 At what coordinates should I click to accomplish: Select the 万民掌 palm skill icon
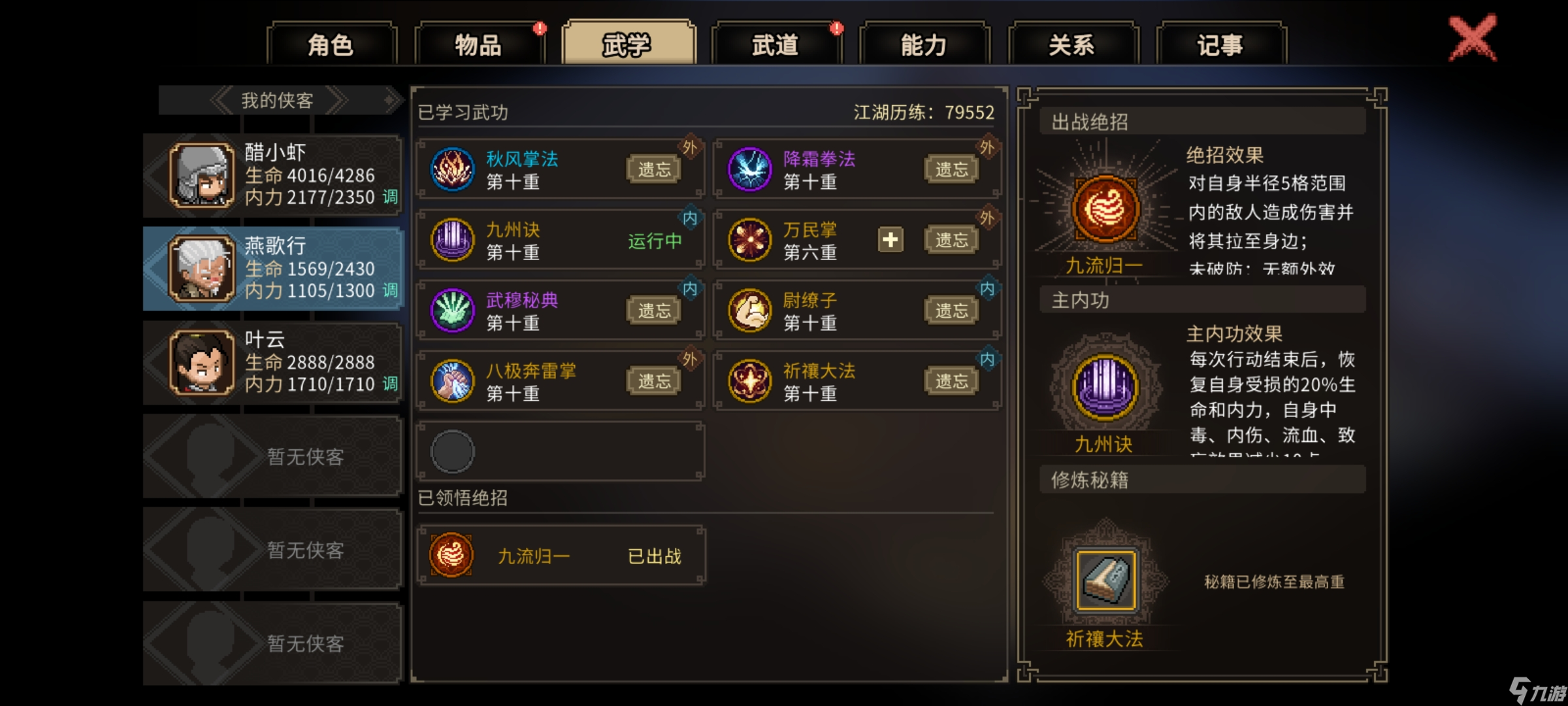tap(749, 239)
